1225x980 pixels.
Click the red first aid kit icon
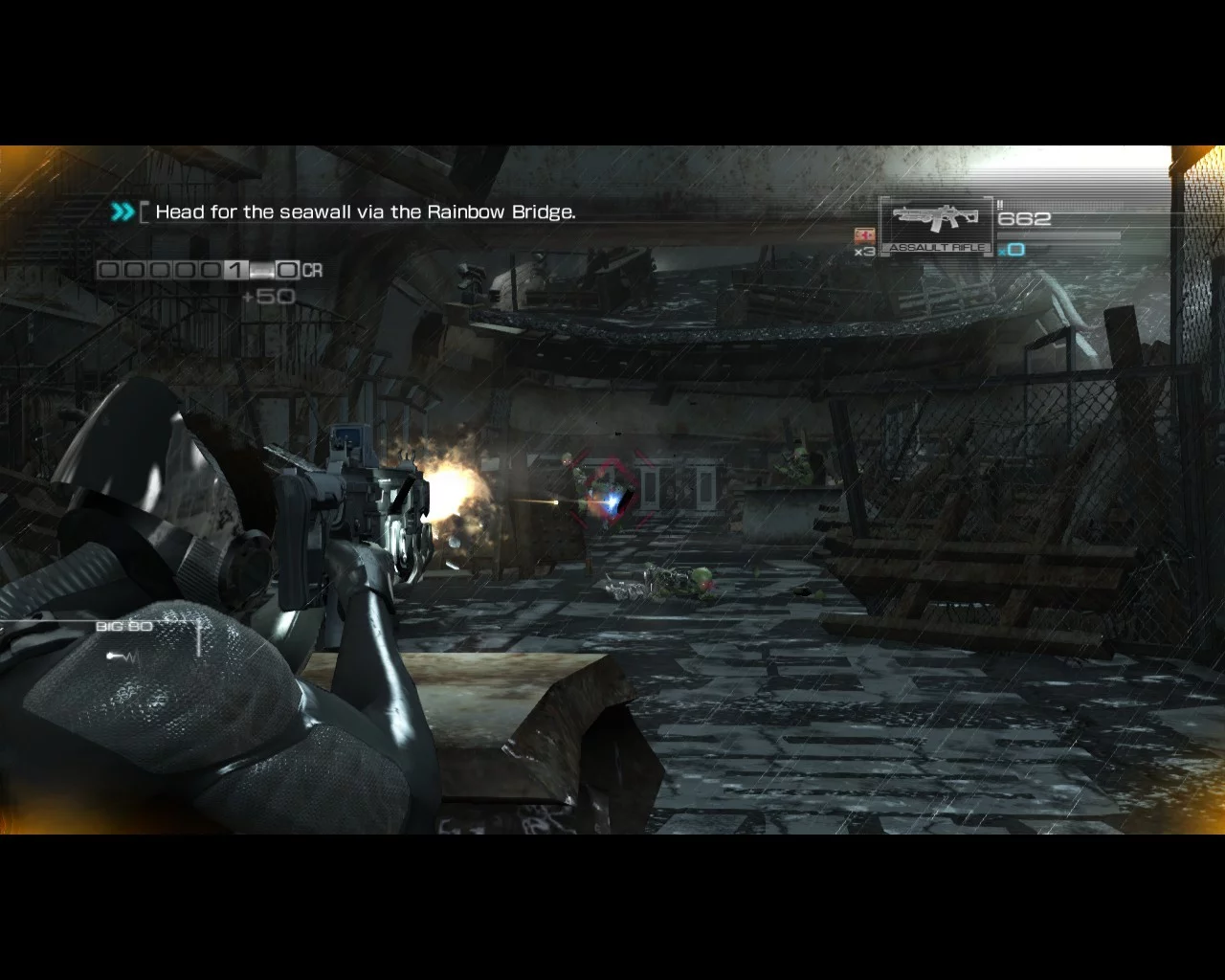point(864,234)
